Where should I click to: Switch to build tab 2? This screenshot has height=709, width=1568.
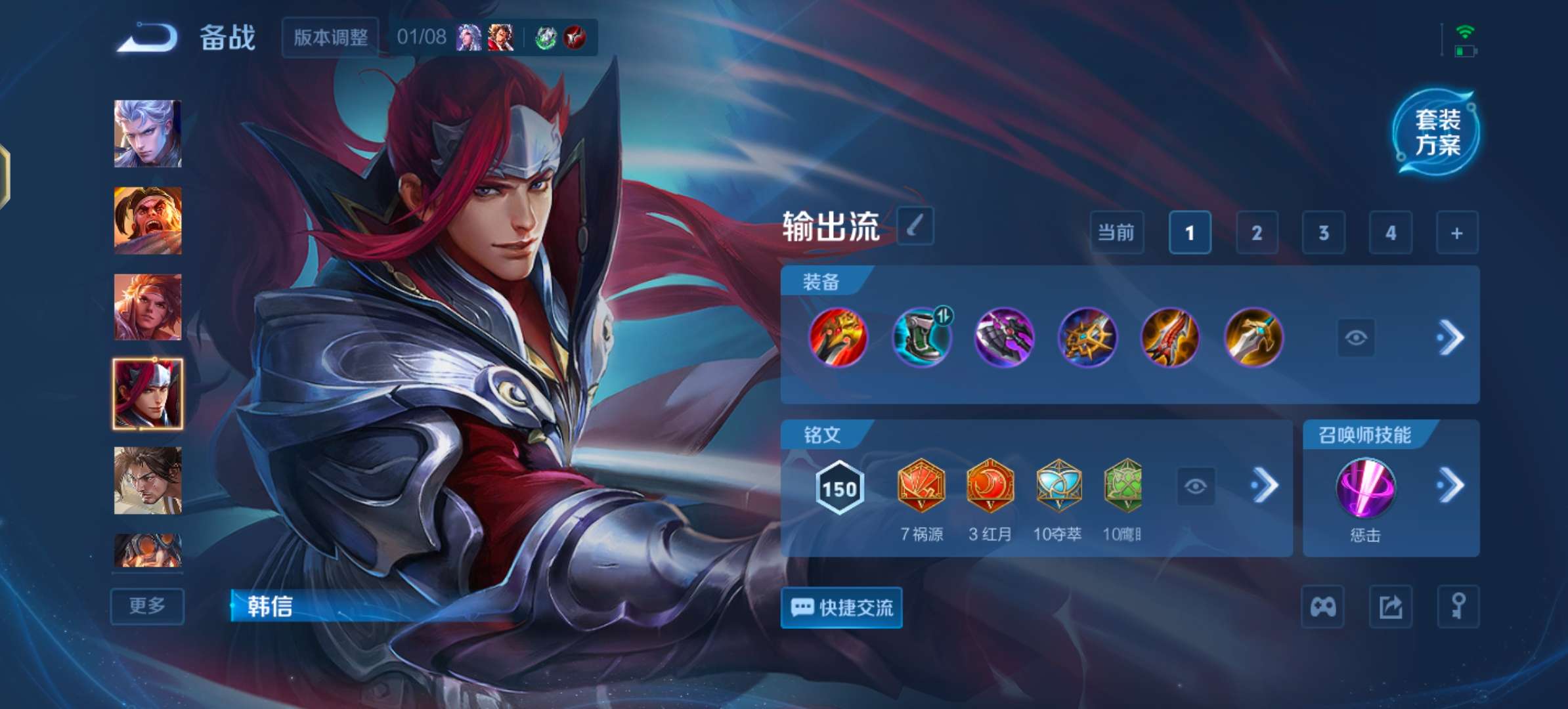pos(1257,233)
